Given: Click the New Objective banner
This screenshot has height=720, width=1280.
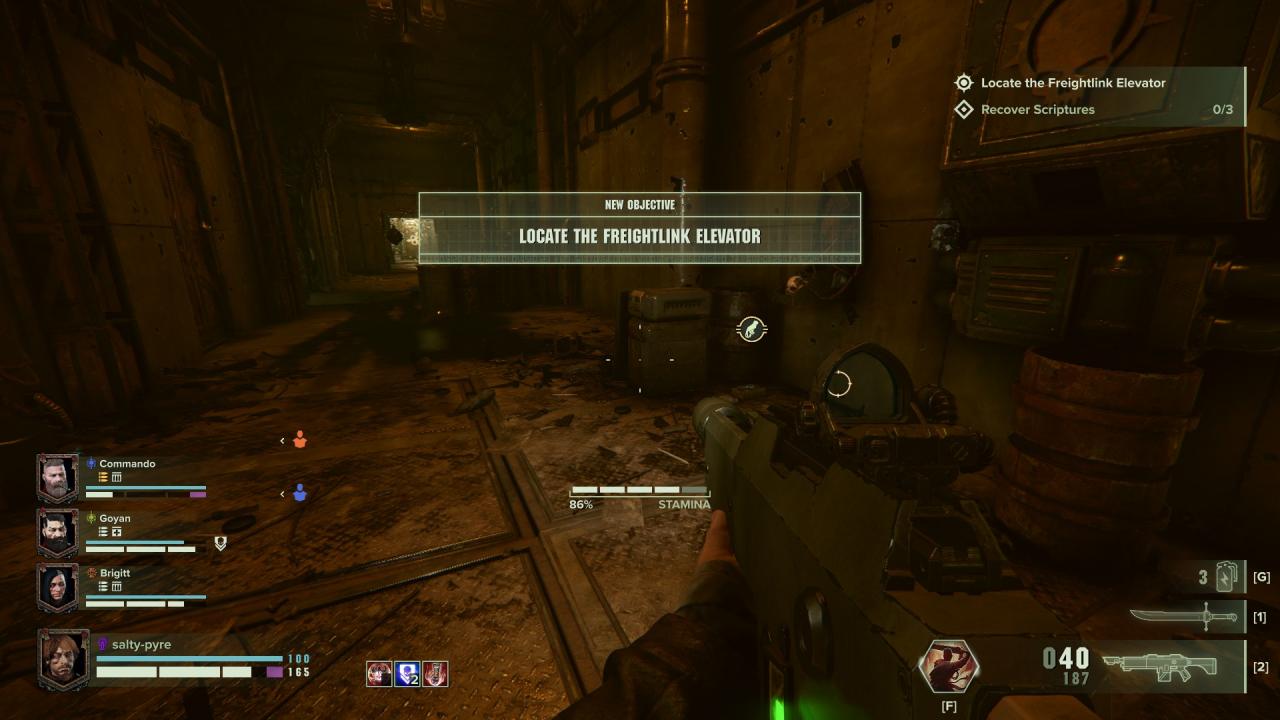Looking at the screenshot, I should pos(639,228).
